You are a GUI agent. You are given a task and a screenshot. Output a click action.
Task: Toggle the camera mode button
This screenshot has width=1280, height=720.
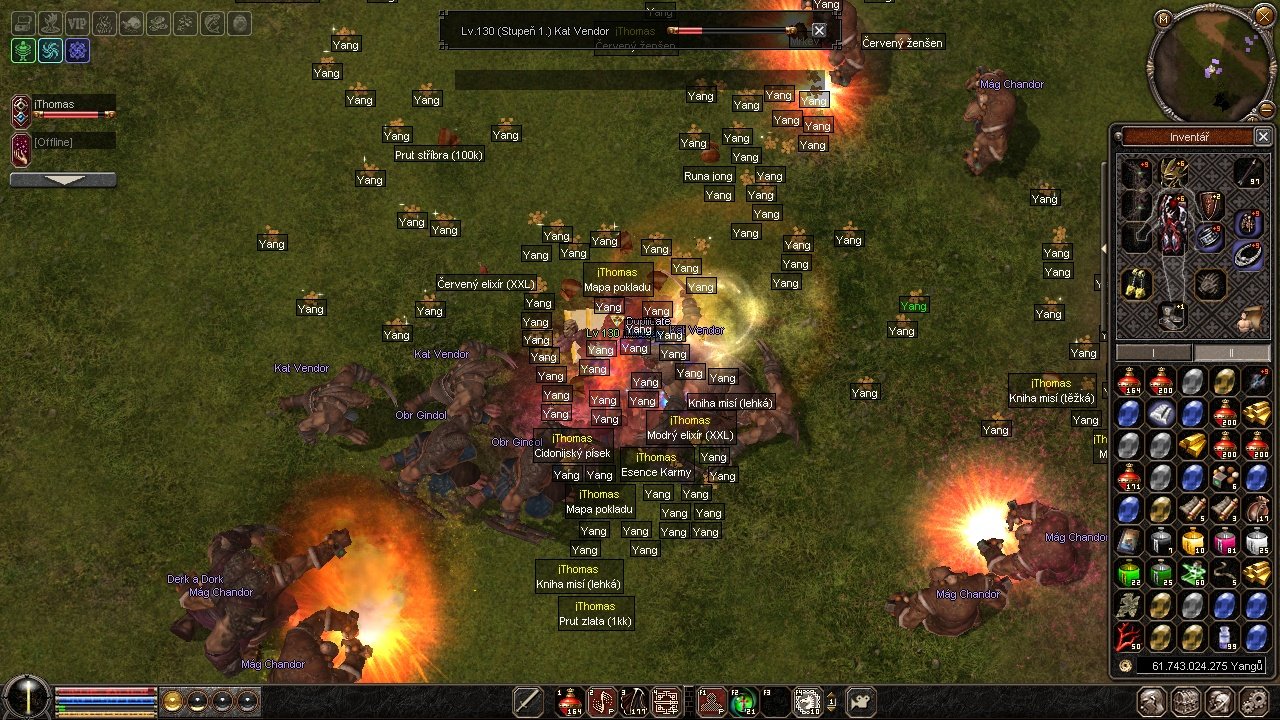point(863,701)
